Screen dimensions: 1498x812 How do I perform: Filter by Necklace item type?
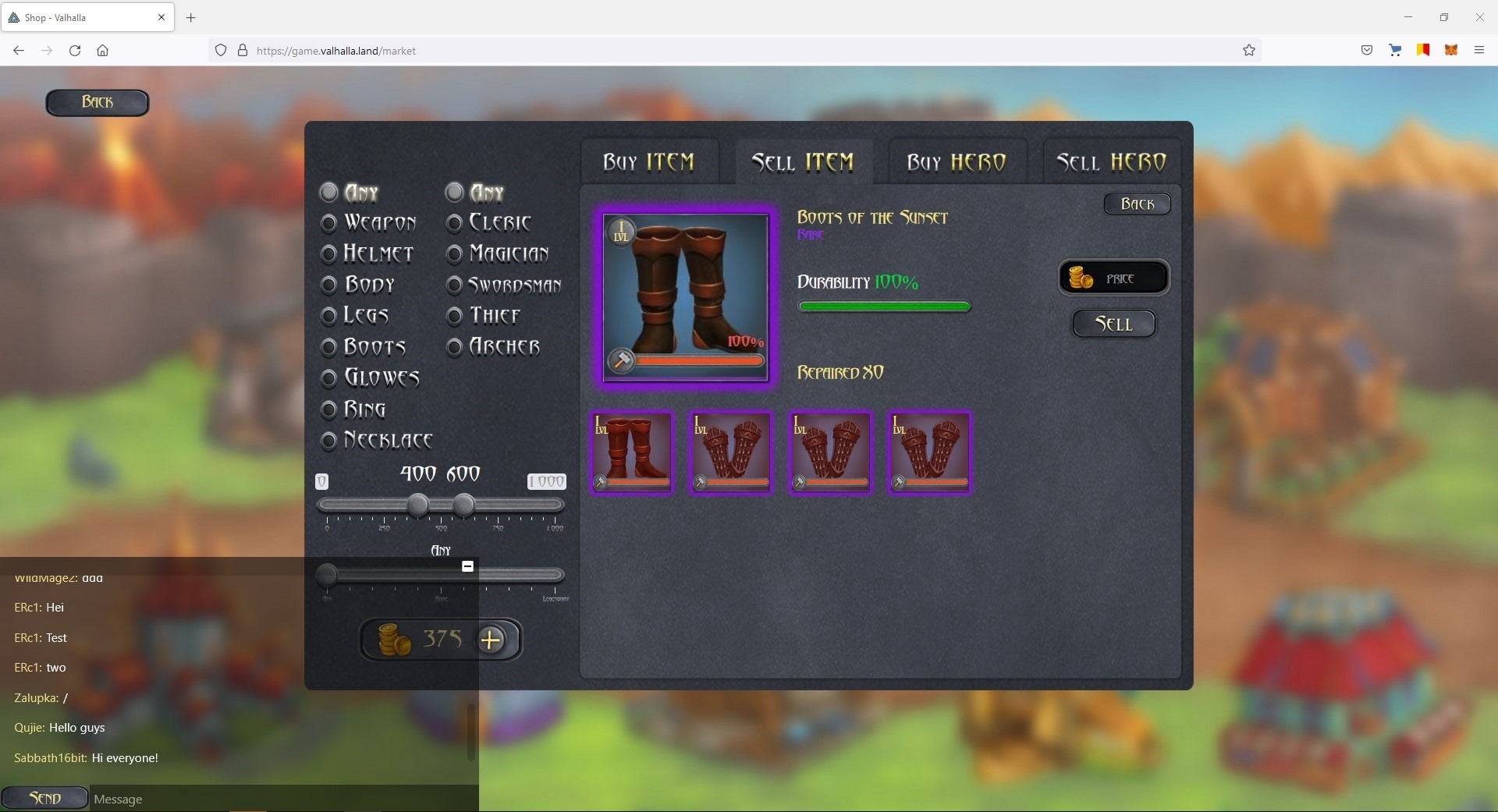(329, 441)
